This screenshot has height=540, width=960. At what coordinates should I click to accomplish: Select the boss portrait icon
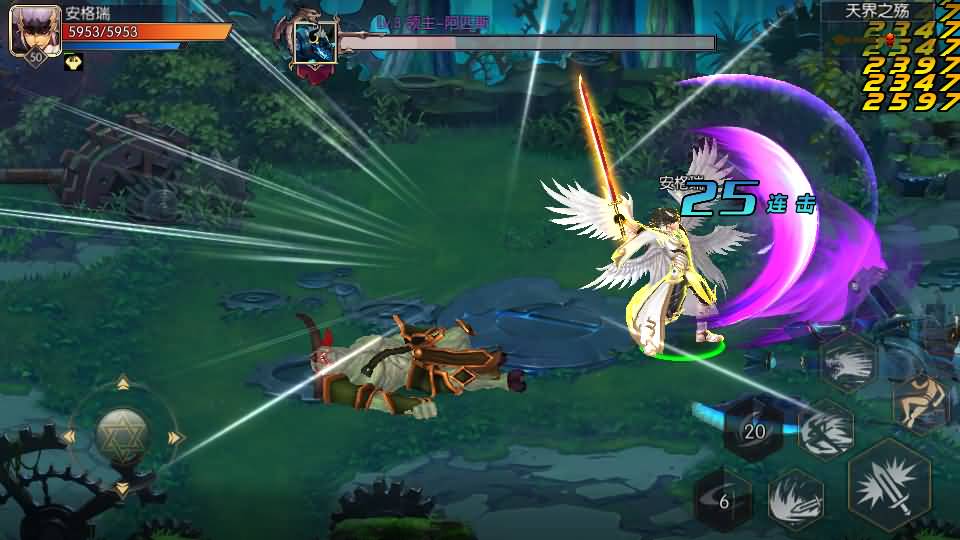pyautogui.click(x=314, y=42)
